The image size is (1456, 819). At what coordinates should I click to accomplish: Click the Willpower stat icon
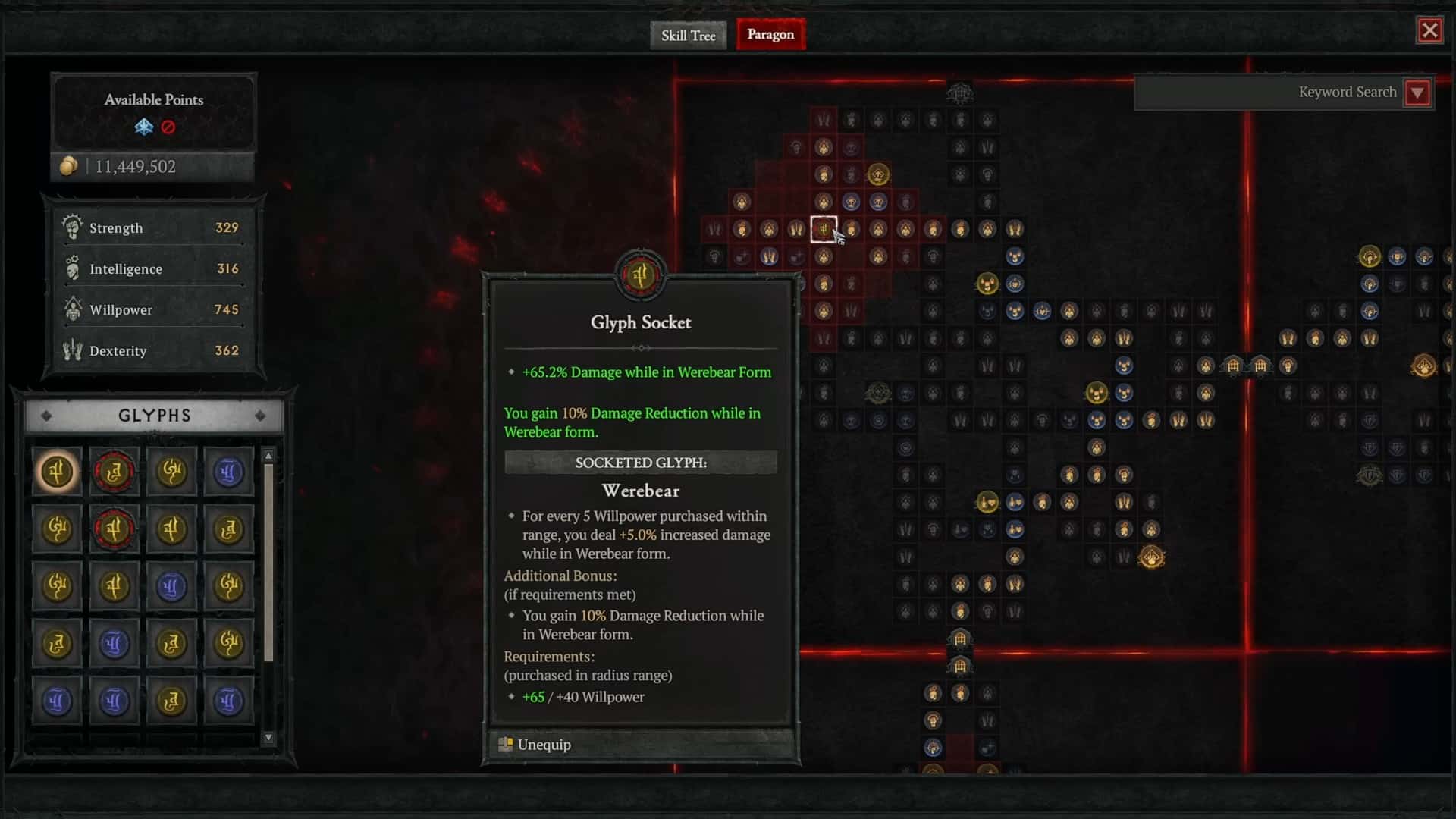click(x=72, y=309)
